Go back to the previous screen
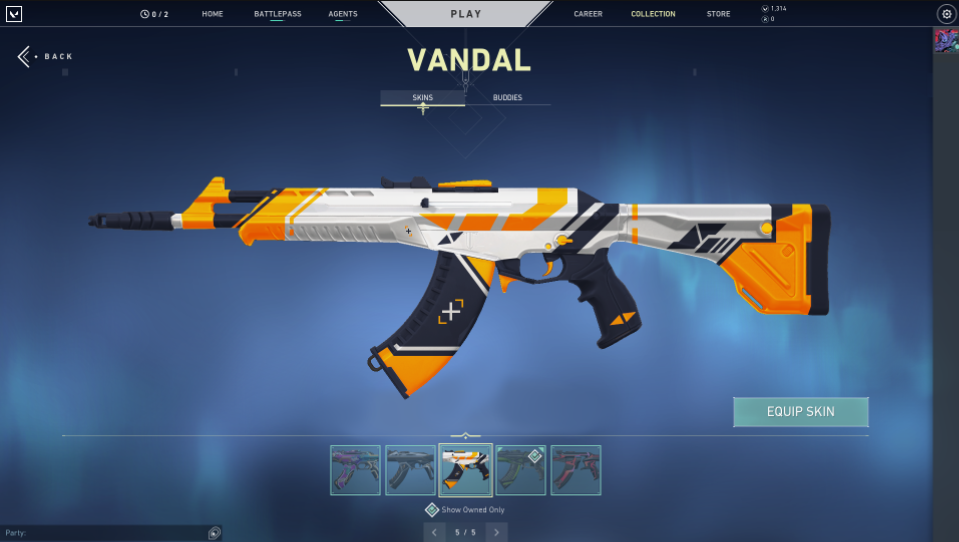Viewport: 959px width, 542px height. click(45, 56)
